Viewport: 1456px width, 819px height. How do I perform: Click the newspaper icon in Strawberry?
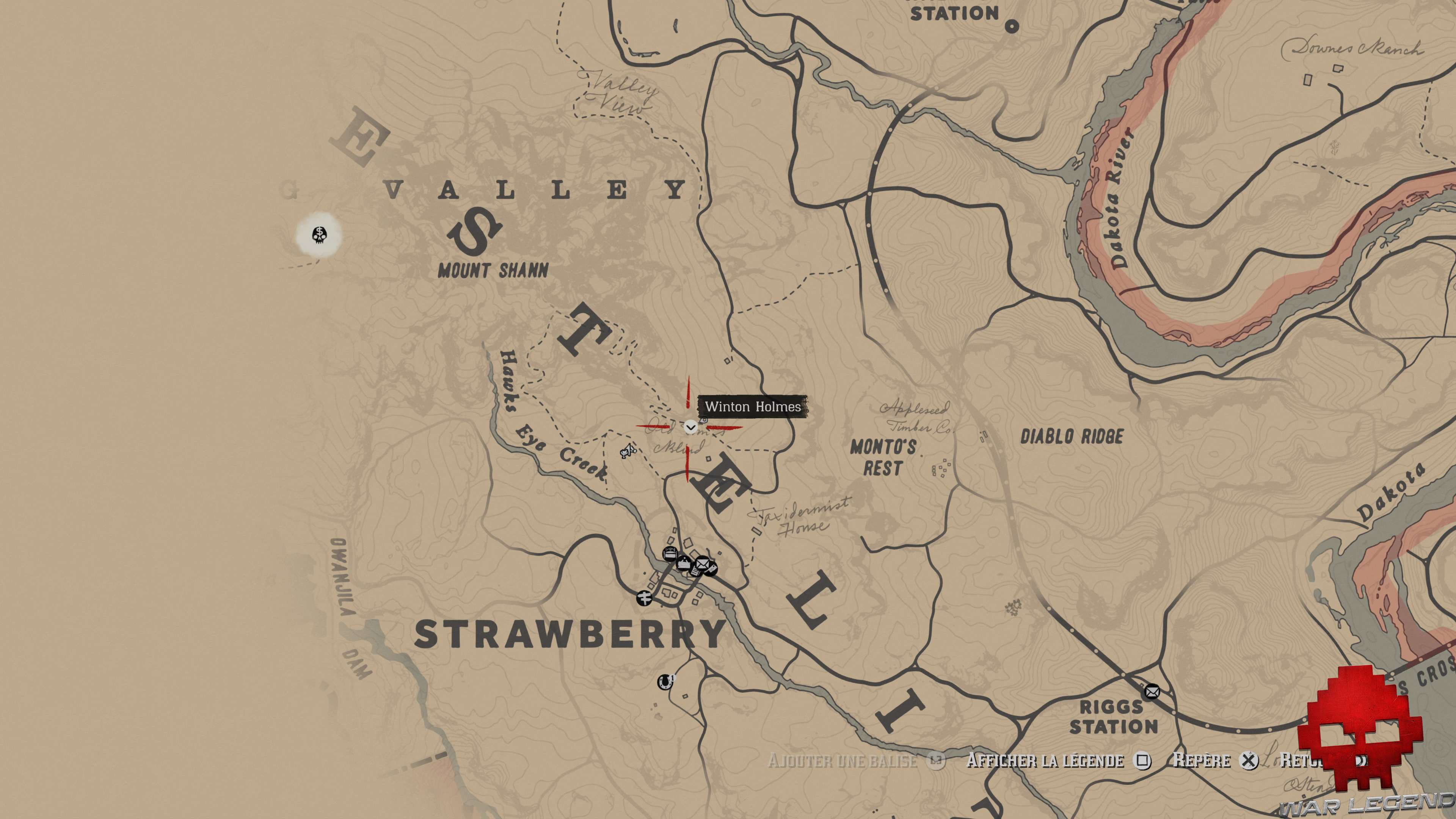click(x=697, y=573)
